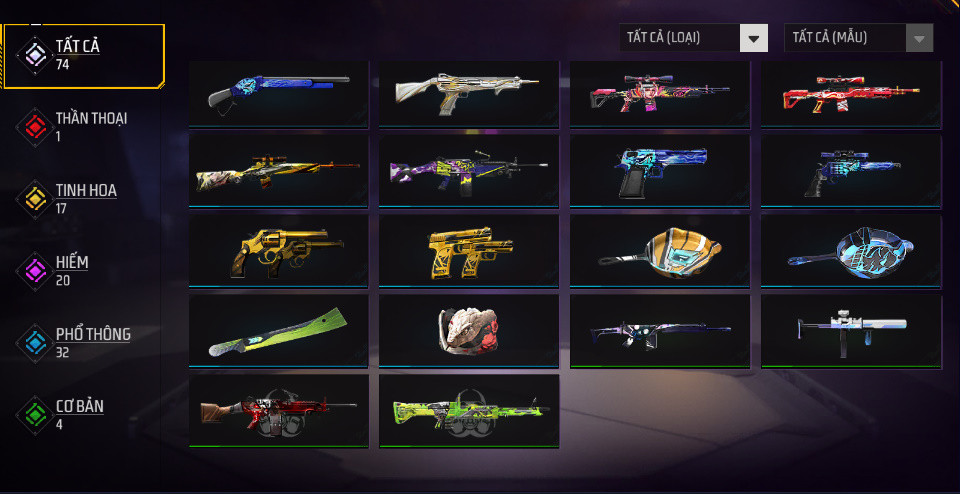Viewport: 960px width, 494px height.
Task: Open the Tinh Hoa category
Action: click(86, 198)
